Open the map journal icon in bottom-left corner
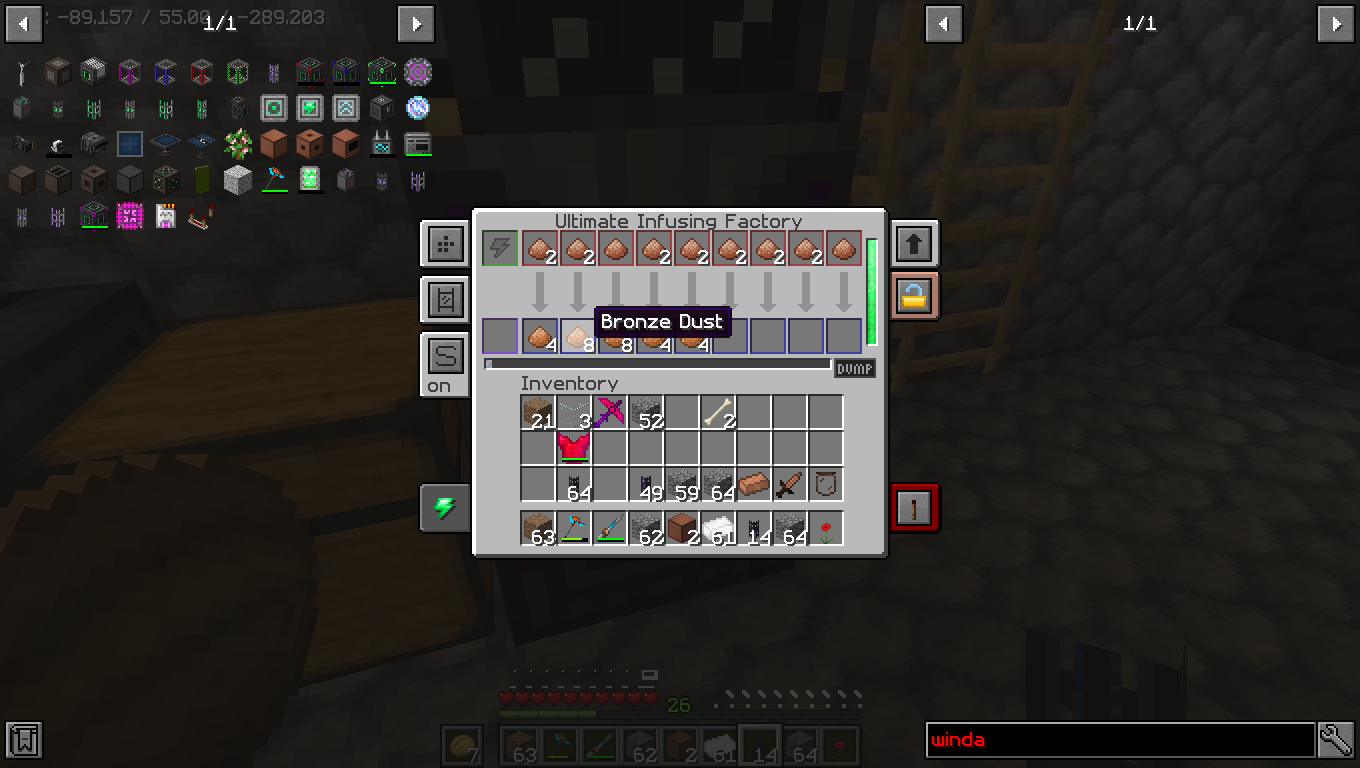 pyautogui.click(x=22, y=740)
